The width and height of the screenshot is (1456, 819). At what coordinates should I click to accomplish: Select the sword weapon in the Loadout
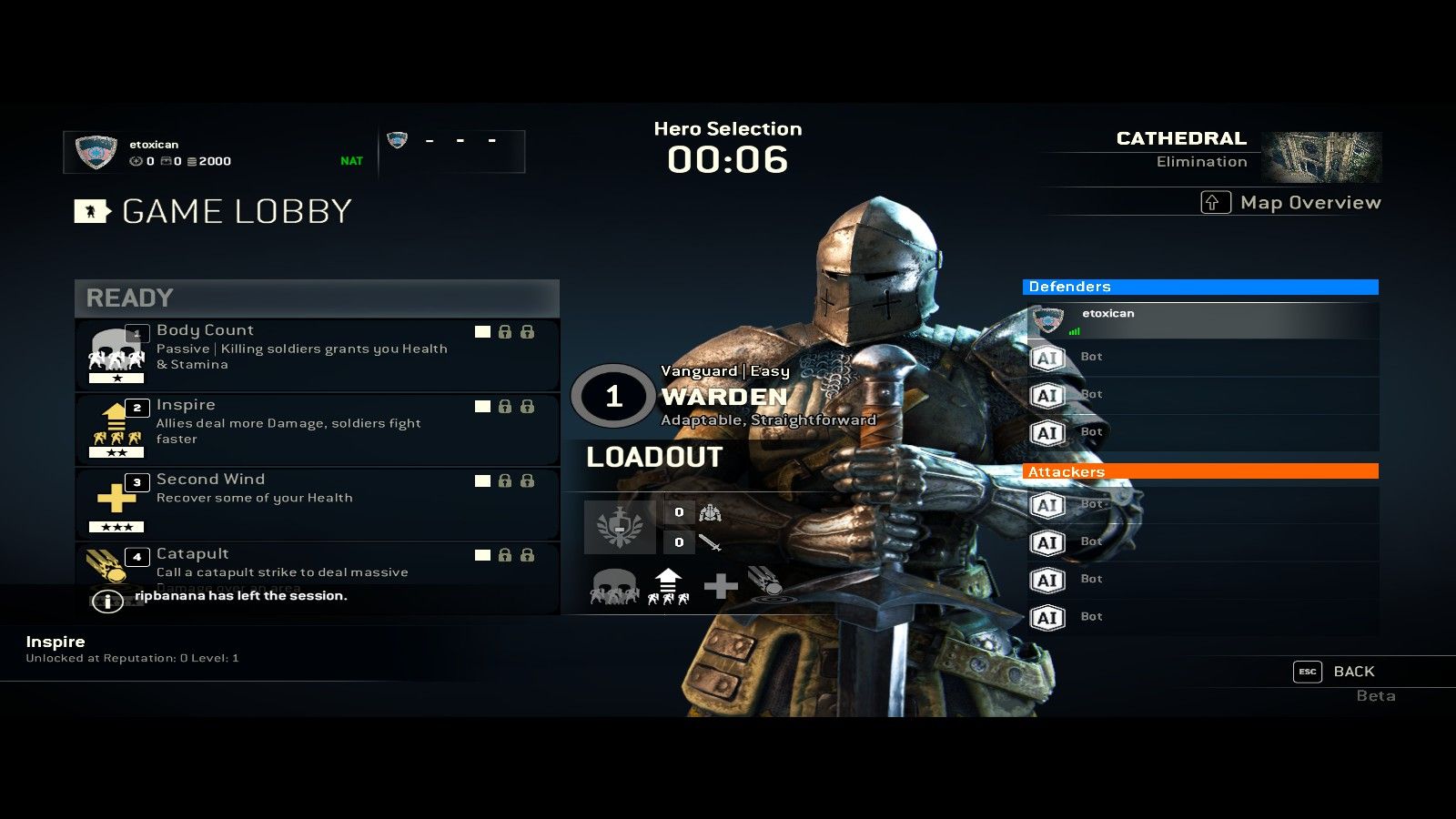[x=711, y=541]
